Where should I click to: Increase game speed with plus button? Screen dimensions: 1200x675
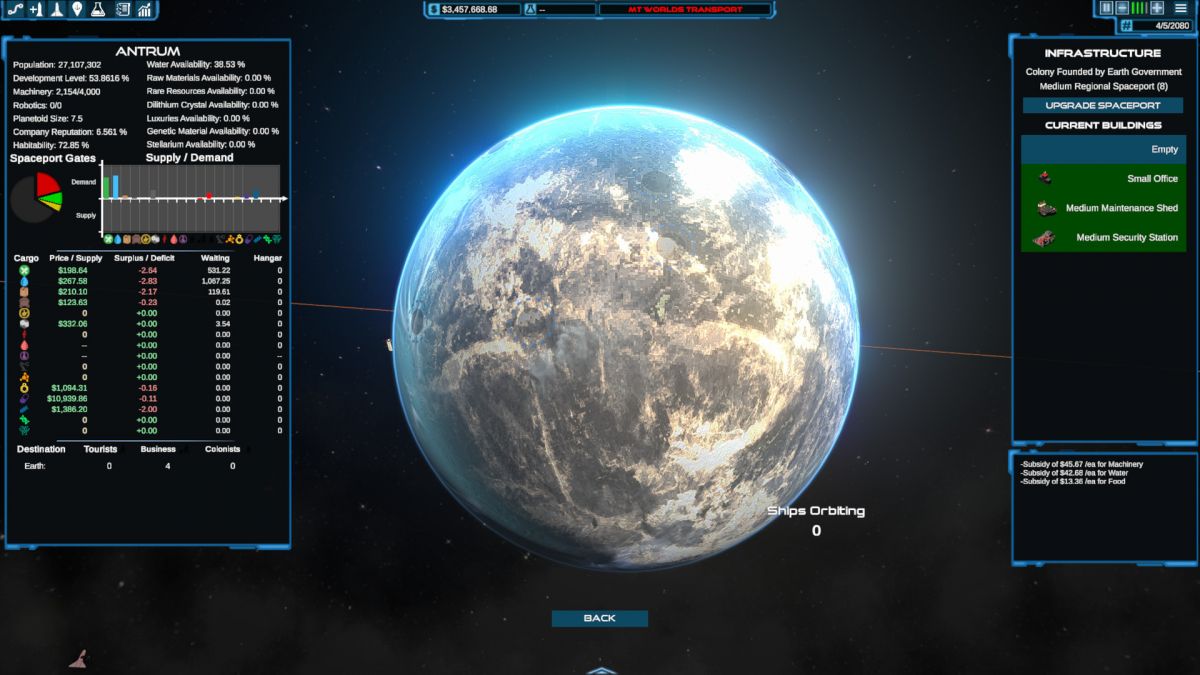point(1157,8)
